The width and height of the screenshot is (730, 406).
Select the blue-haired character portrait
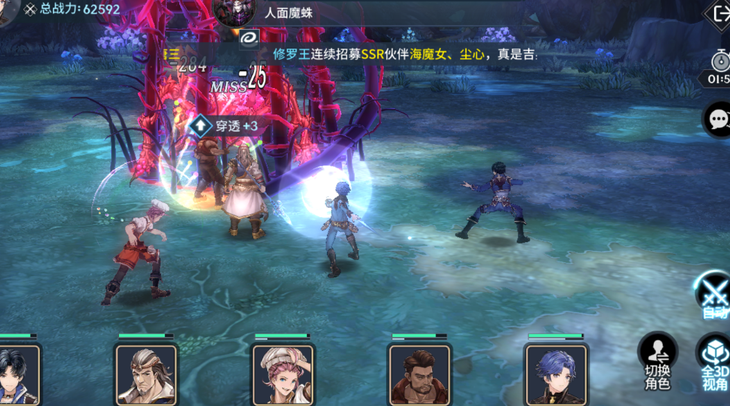point(556,375)
